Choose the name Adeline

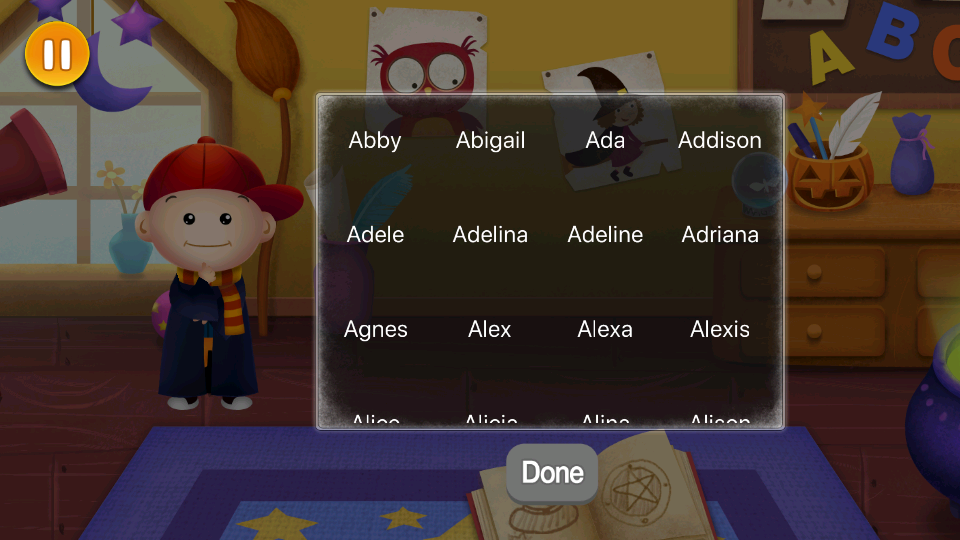pyautogui.click(x=605, y=235)
